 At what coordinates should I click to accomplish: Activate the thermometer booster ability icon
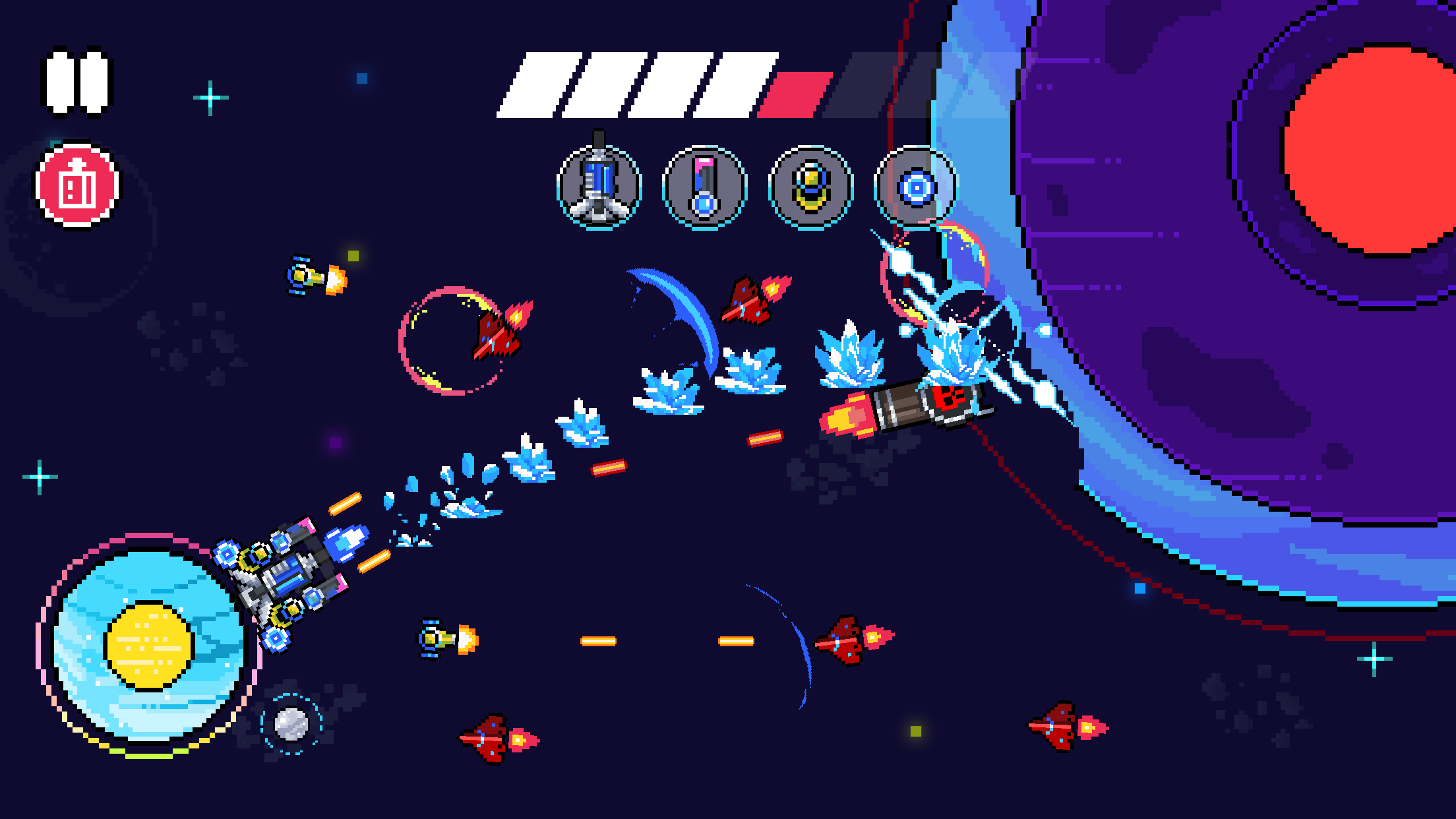point(706,185)
